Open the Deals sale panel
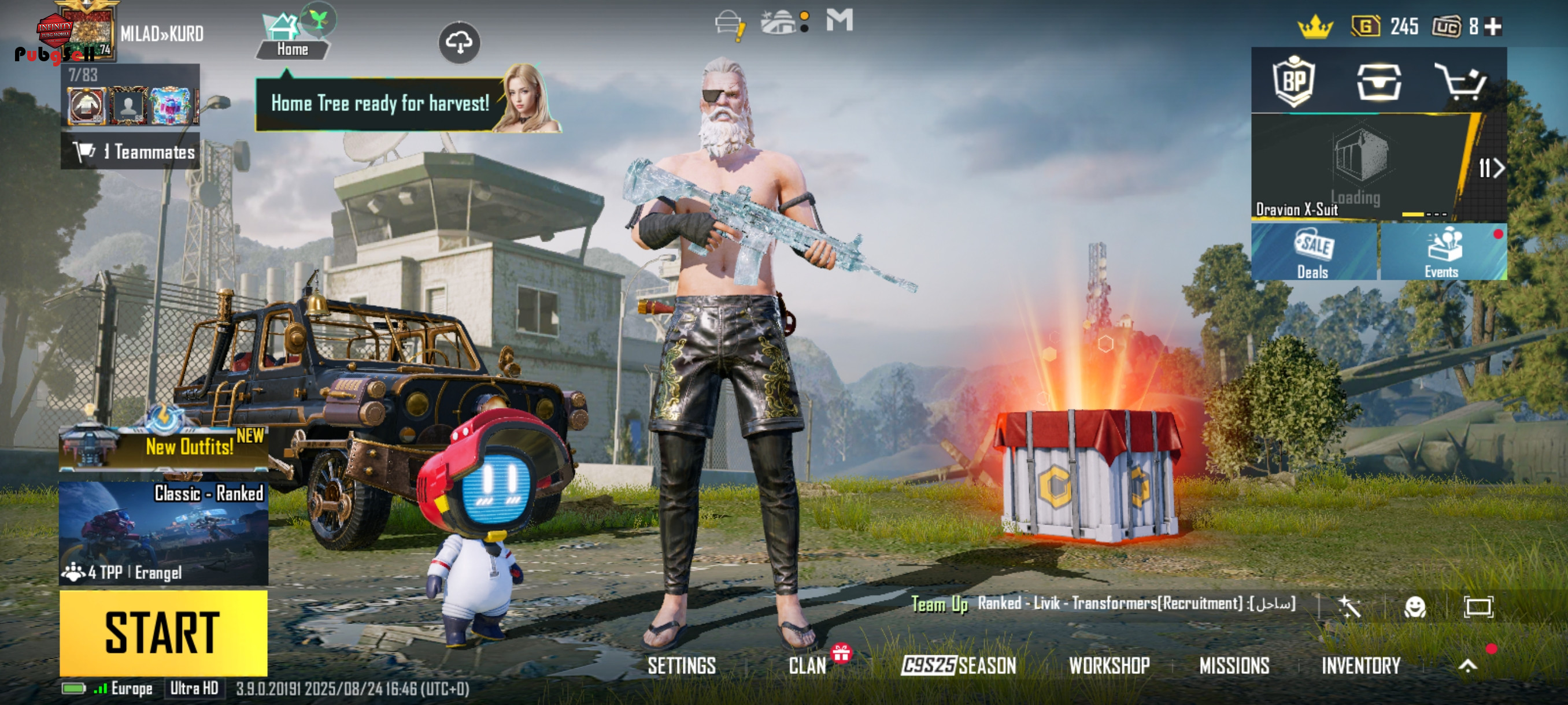The height and width of the screenshot is (705, 1568). click(x=1313, y=252)
